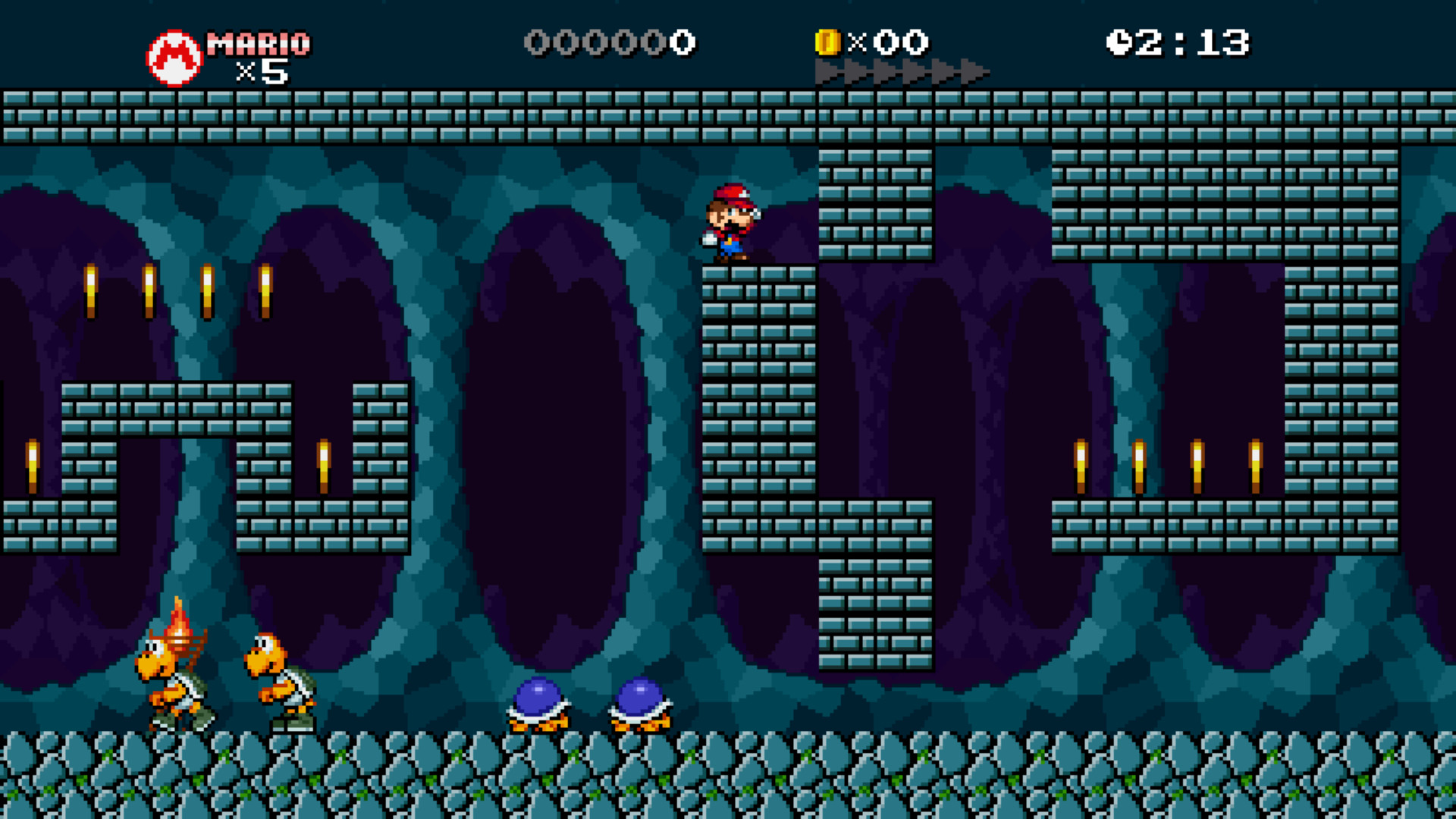This screenshot has width=1456, height=819.
Task: Select the coin icon in the HUD
Action: (x=828, y=42)
